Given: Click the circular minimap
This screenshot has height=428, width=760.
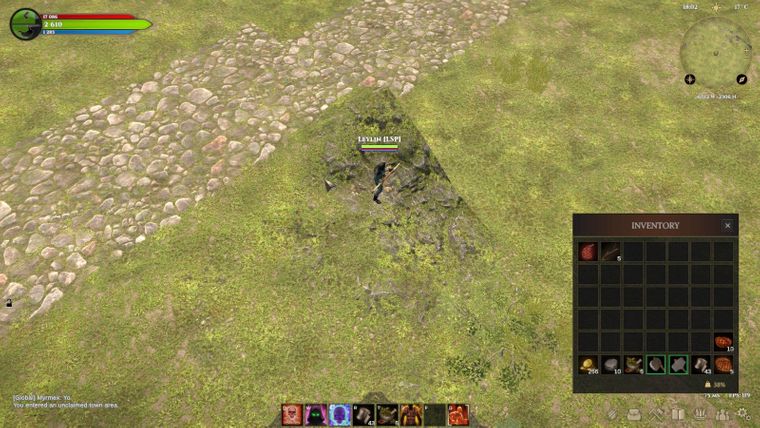Looking at the screenshot, I should (715, 48).
